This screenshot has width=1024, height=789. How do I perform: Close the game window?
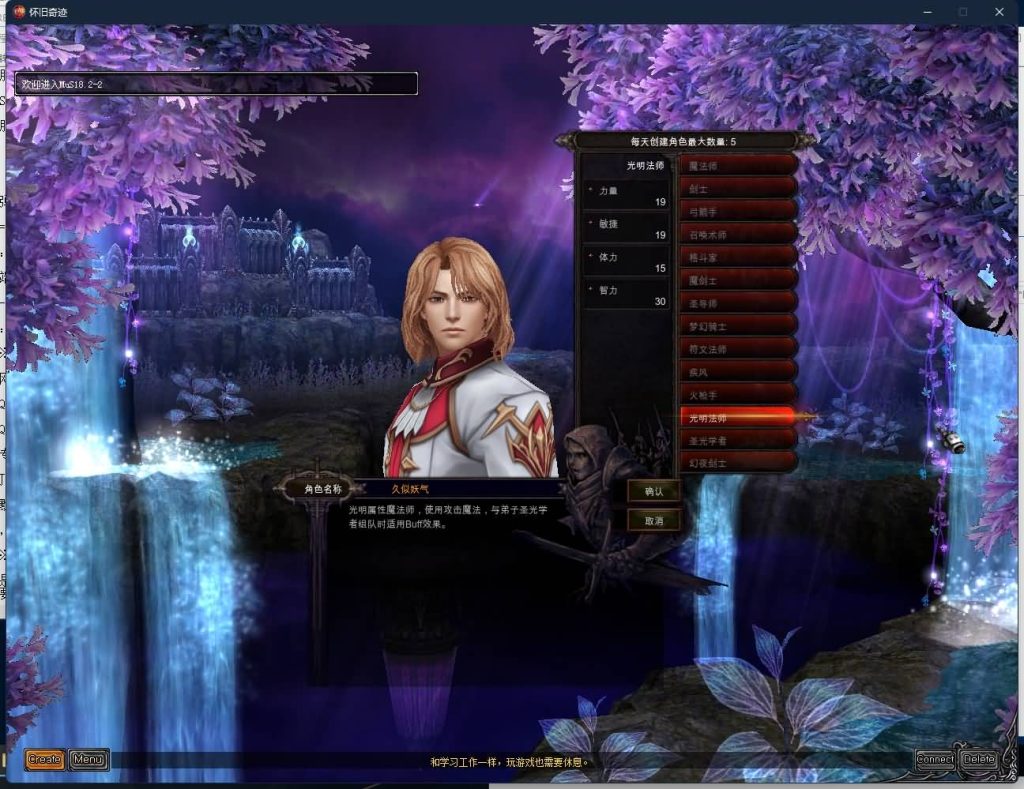[999, 12]
